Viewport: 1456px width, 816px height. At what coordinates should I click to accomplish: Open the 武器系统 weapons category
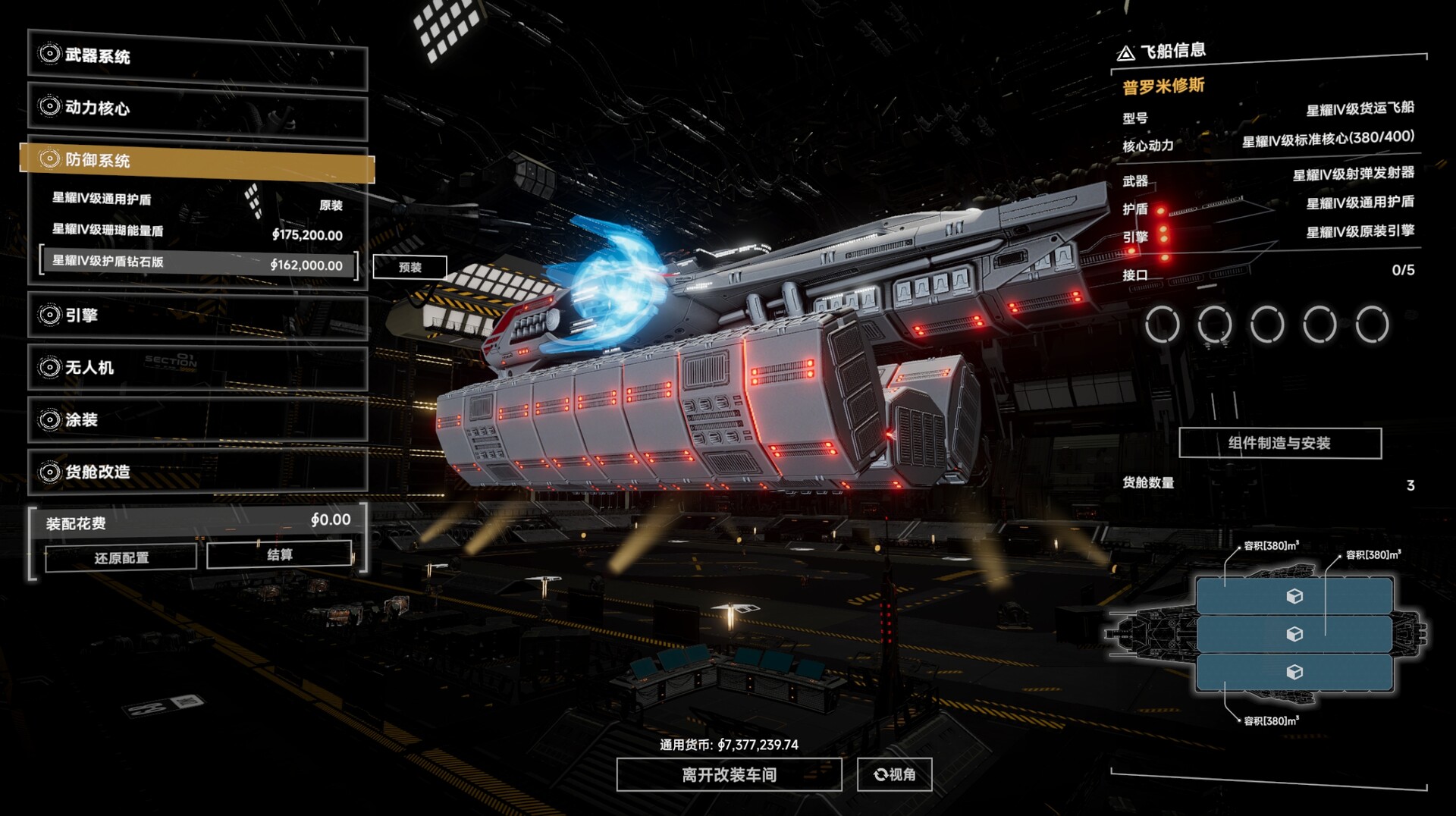click(x=197, y=56)
